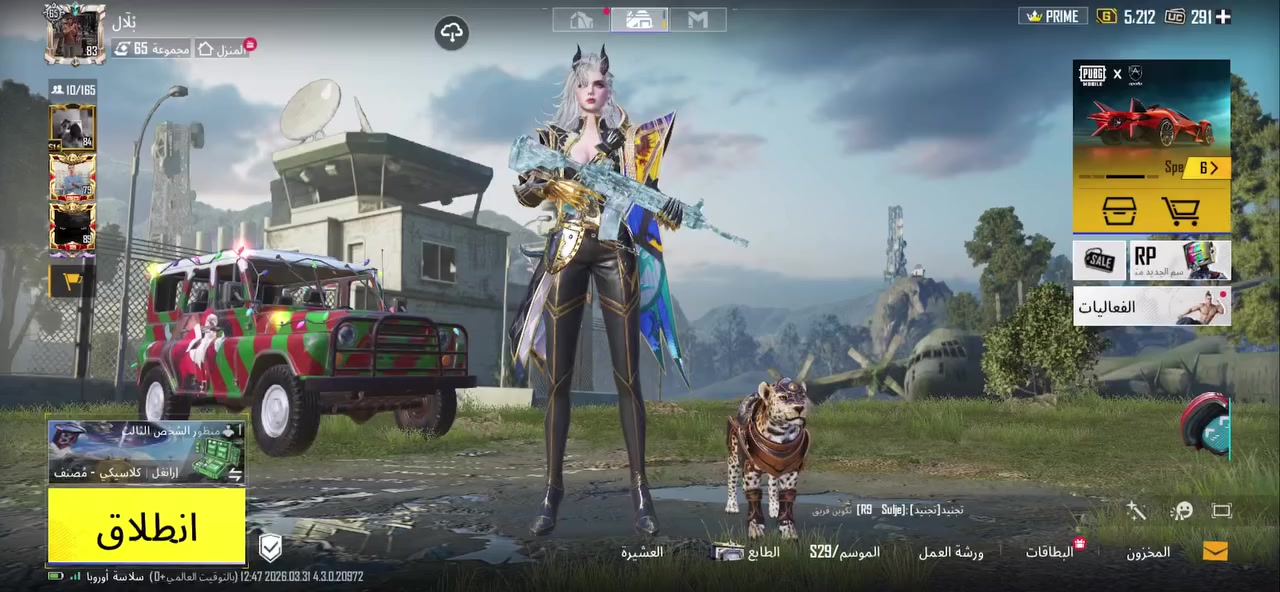Open the friends list 10/165 counter
Image resolution: width=1280 pixels, height=592 pixels.
(73, 90)
